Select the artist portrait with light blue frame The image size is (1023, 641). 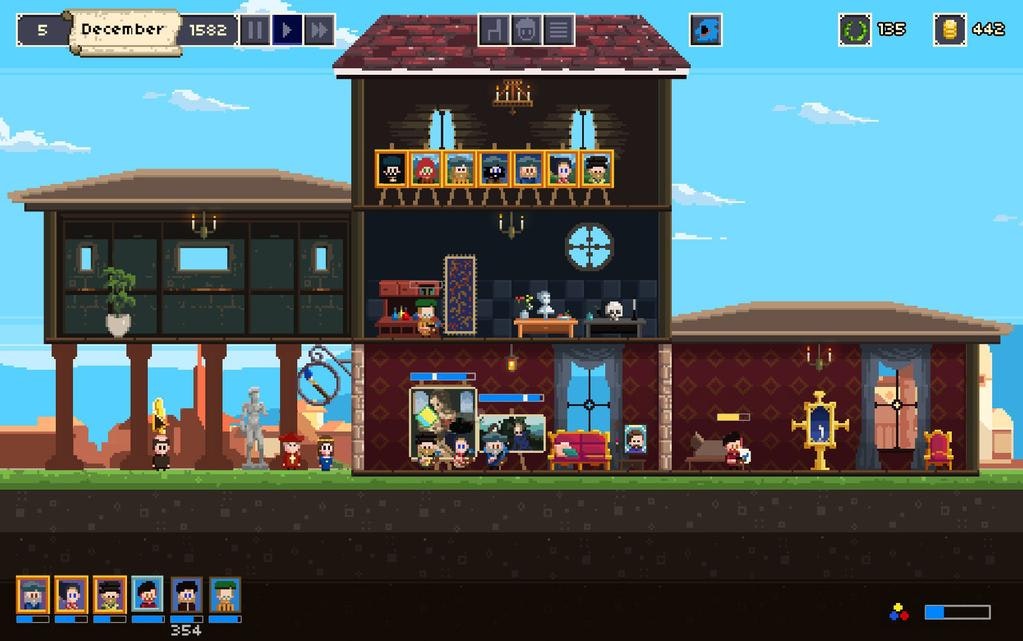[148, 595]
